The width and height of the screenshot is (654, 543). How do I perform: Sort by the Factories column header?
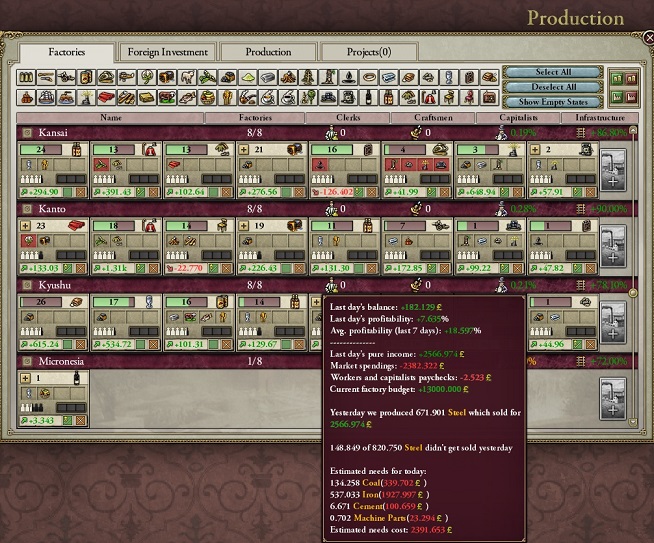coord(255,118)
